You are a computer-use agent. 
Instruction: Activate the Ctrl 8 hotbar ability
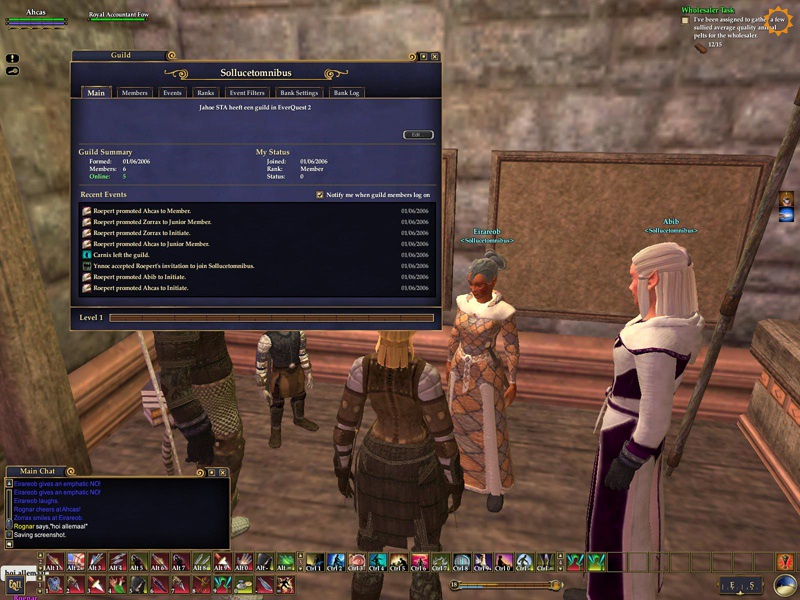click(x=461, y=563)
